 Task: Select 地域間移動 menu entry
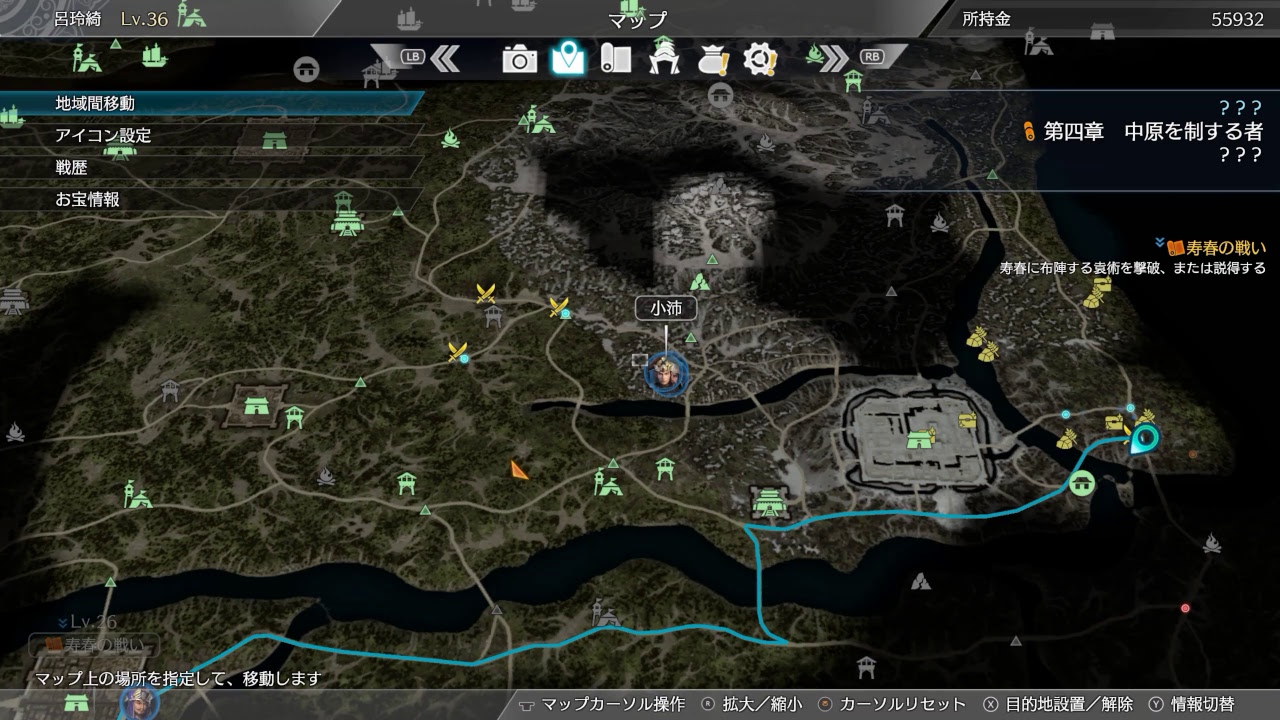click(95, 103)
